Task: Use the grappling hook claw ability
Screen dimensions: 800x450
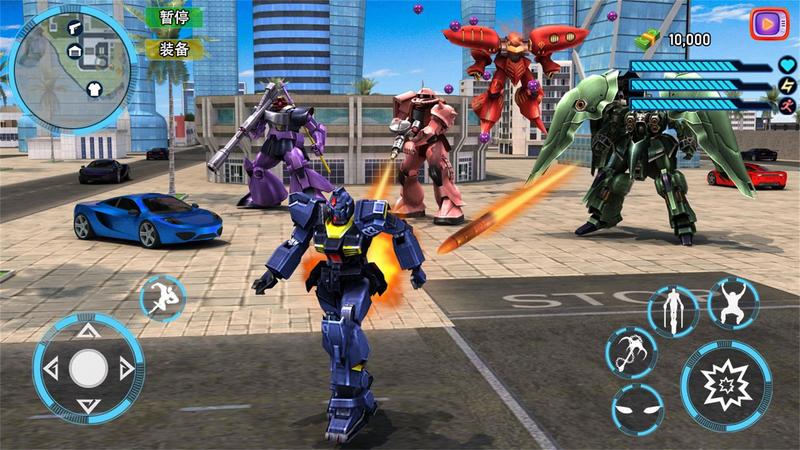Action: pyautogui.click(x=630, y=351)
